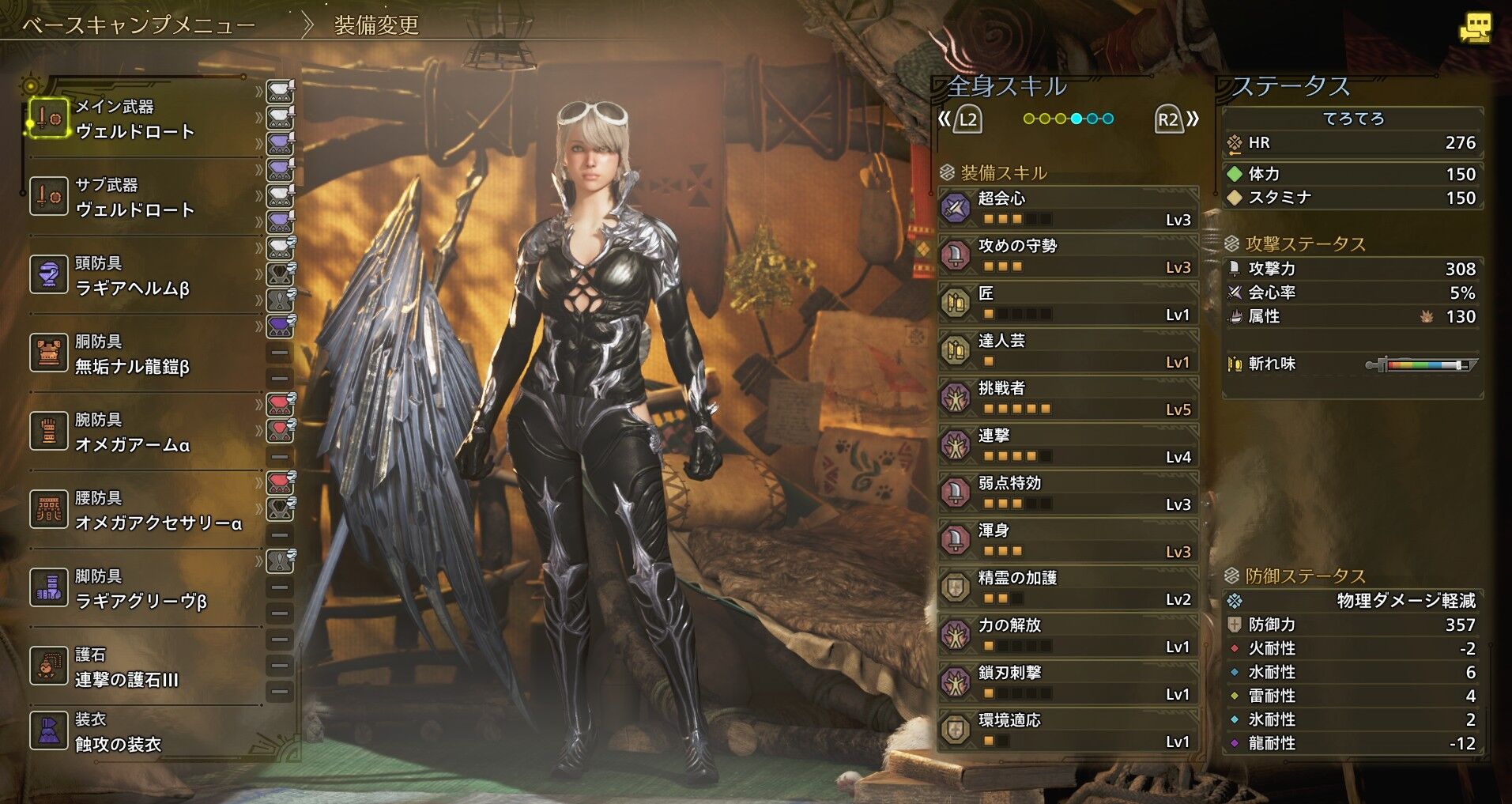Go back to ベースキャンプメニュー

click(139, 25)
